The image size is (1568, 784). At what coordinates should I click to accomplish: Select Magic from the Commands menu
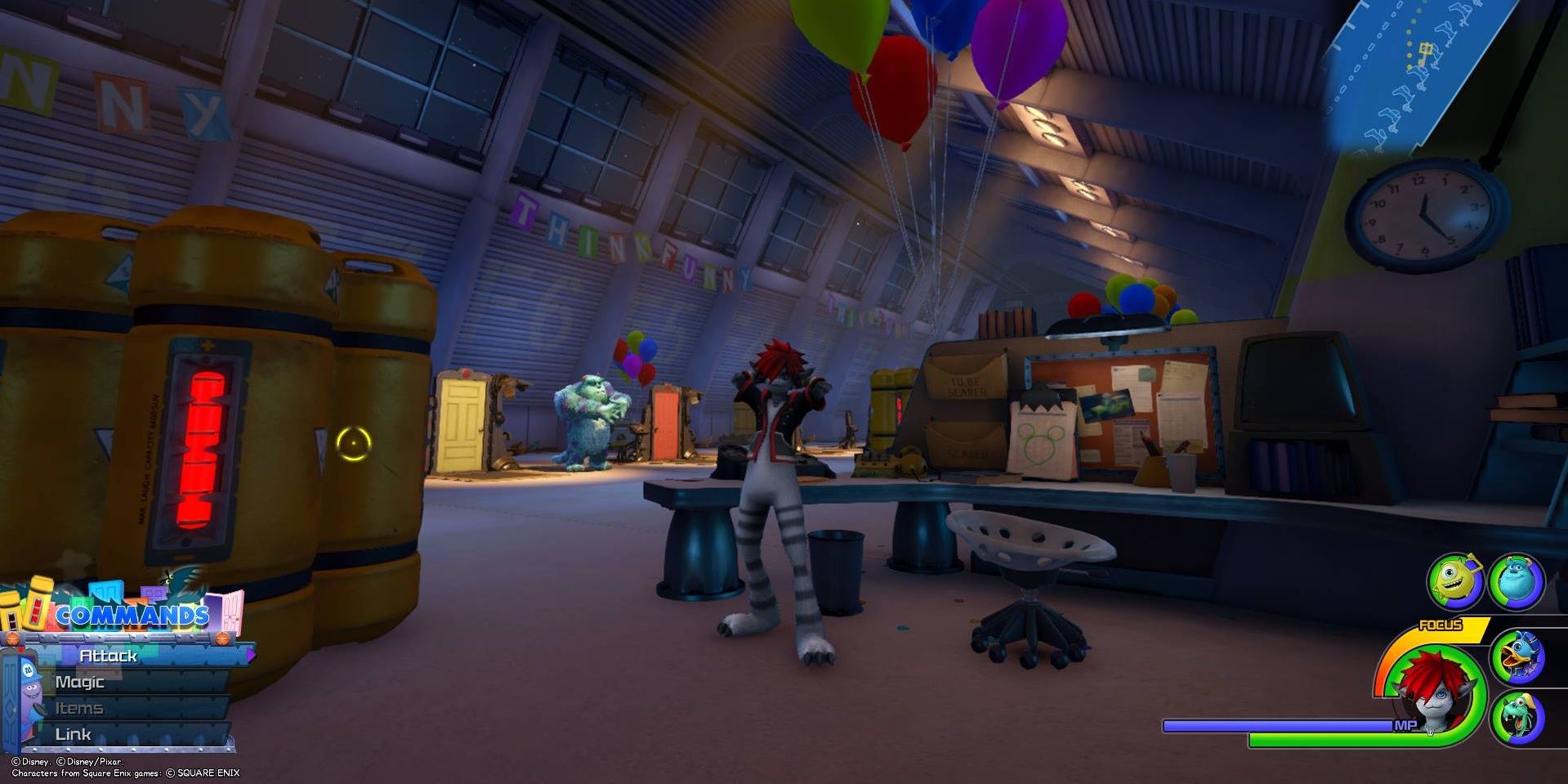(x=81, y=681)
